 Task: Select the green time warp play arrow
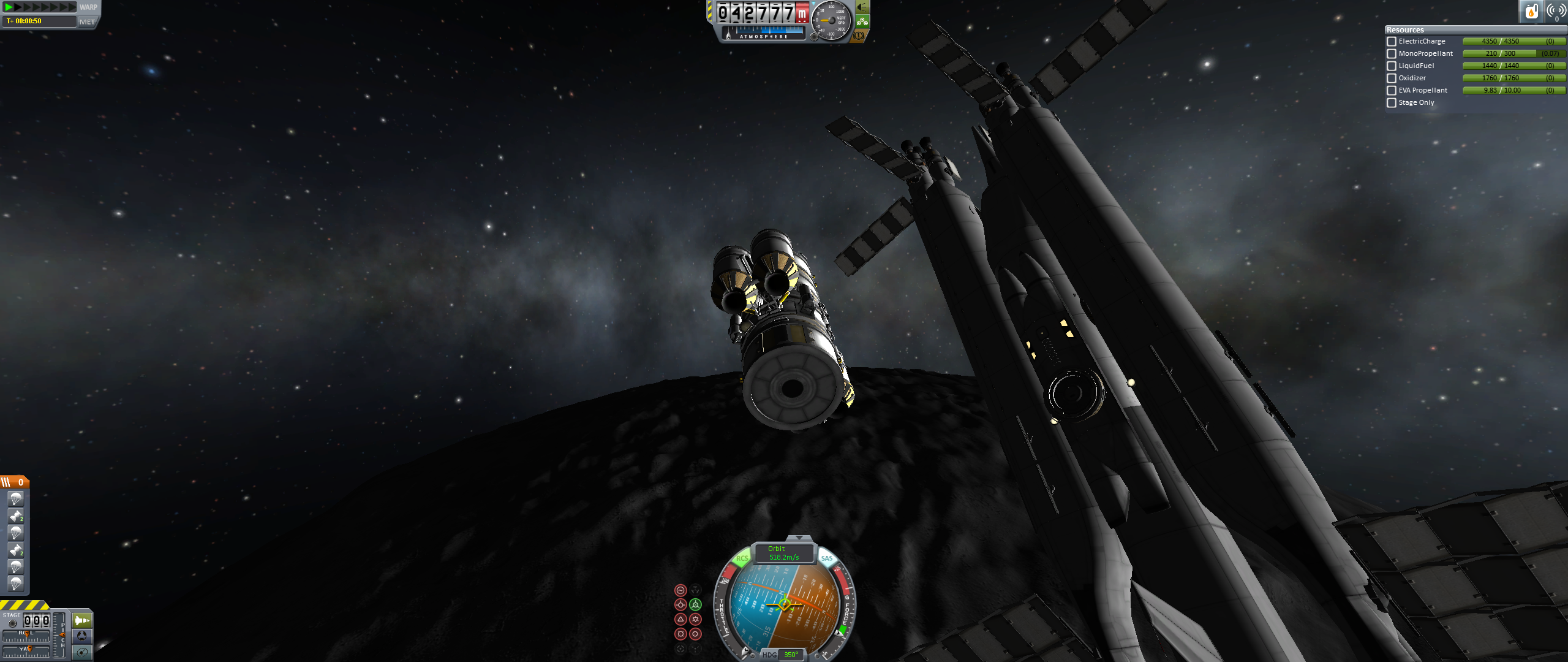pos(9,7)
